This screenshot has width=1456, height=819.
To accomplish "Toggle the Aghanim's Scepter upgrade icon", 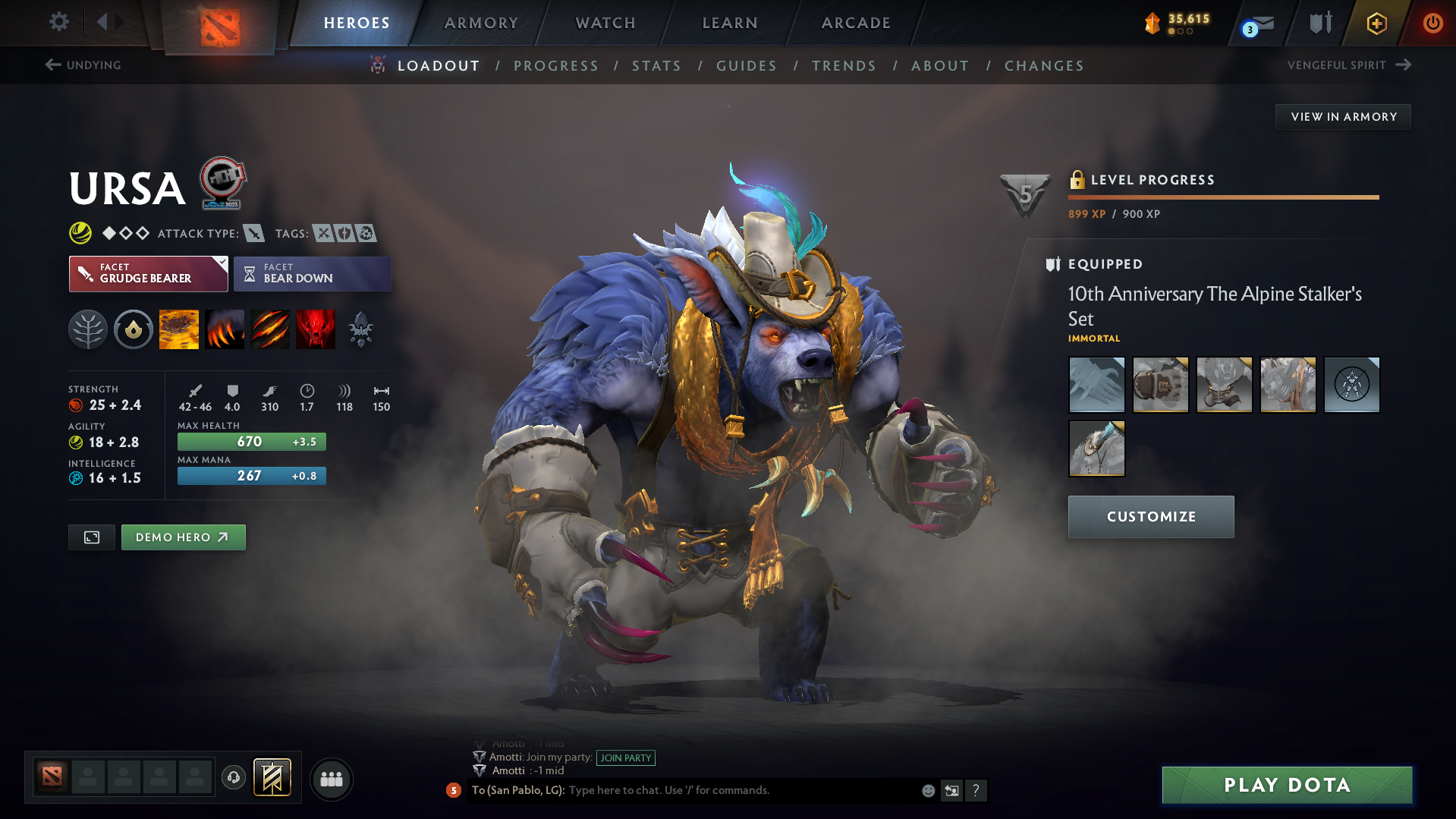I will 360,329.
